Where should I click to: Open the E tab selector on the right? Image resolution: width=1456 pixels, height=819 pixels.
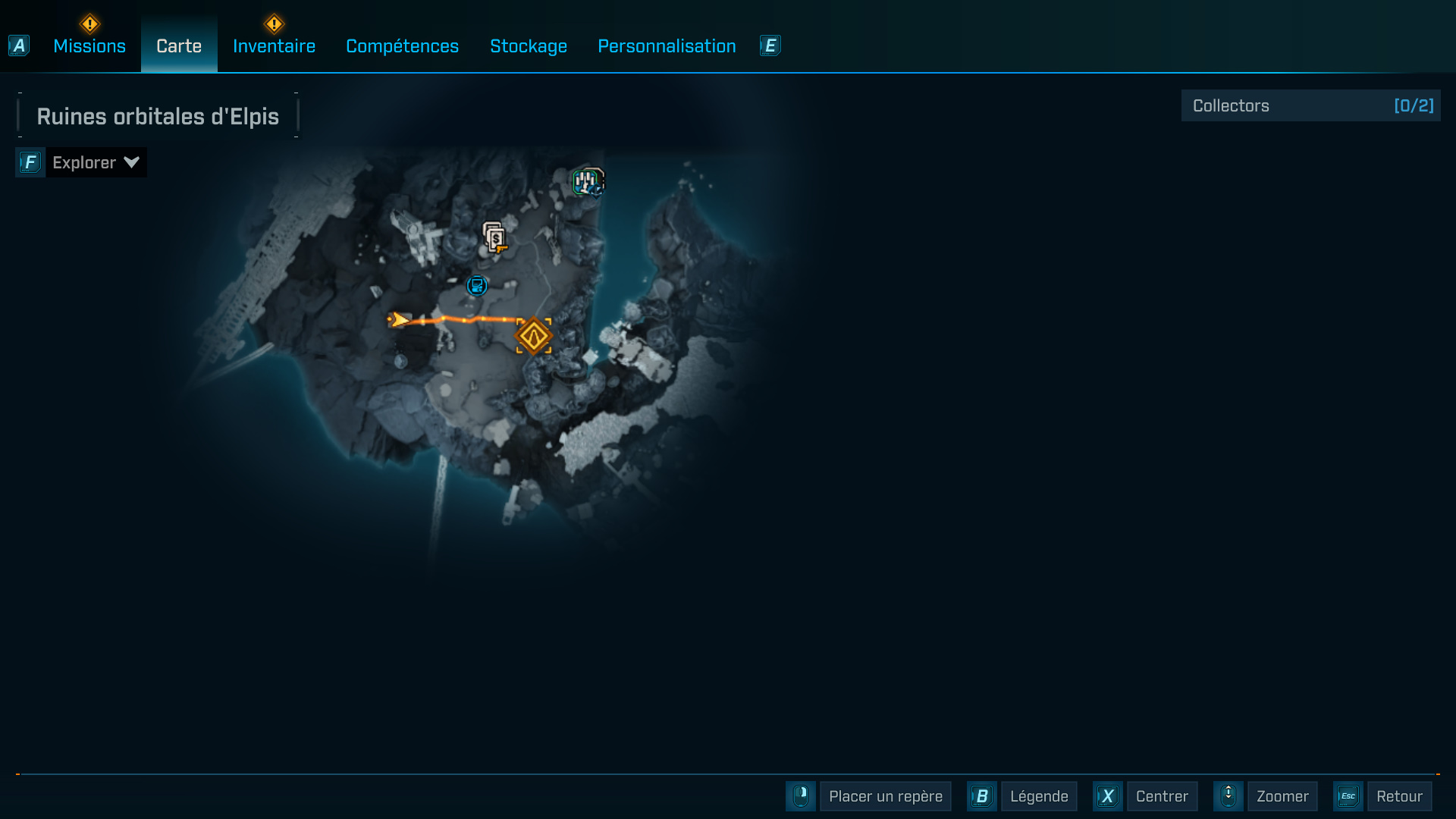coord(770,45)
